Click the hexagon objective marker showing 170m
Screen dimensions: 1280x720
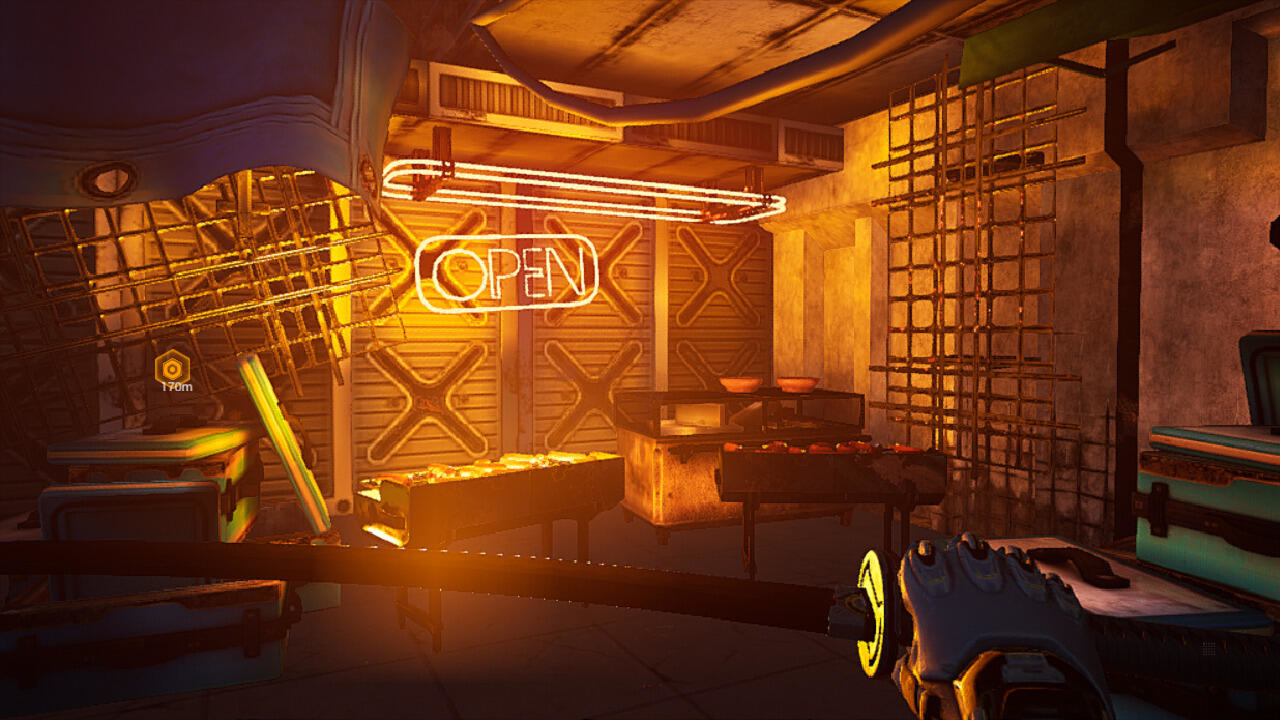[174, 367]
